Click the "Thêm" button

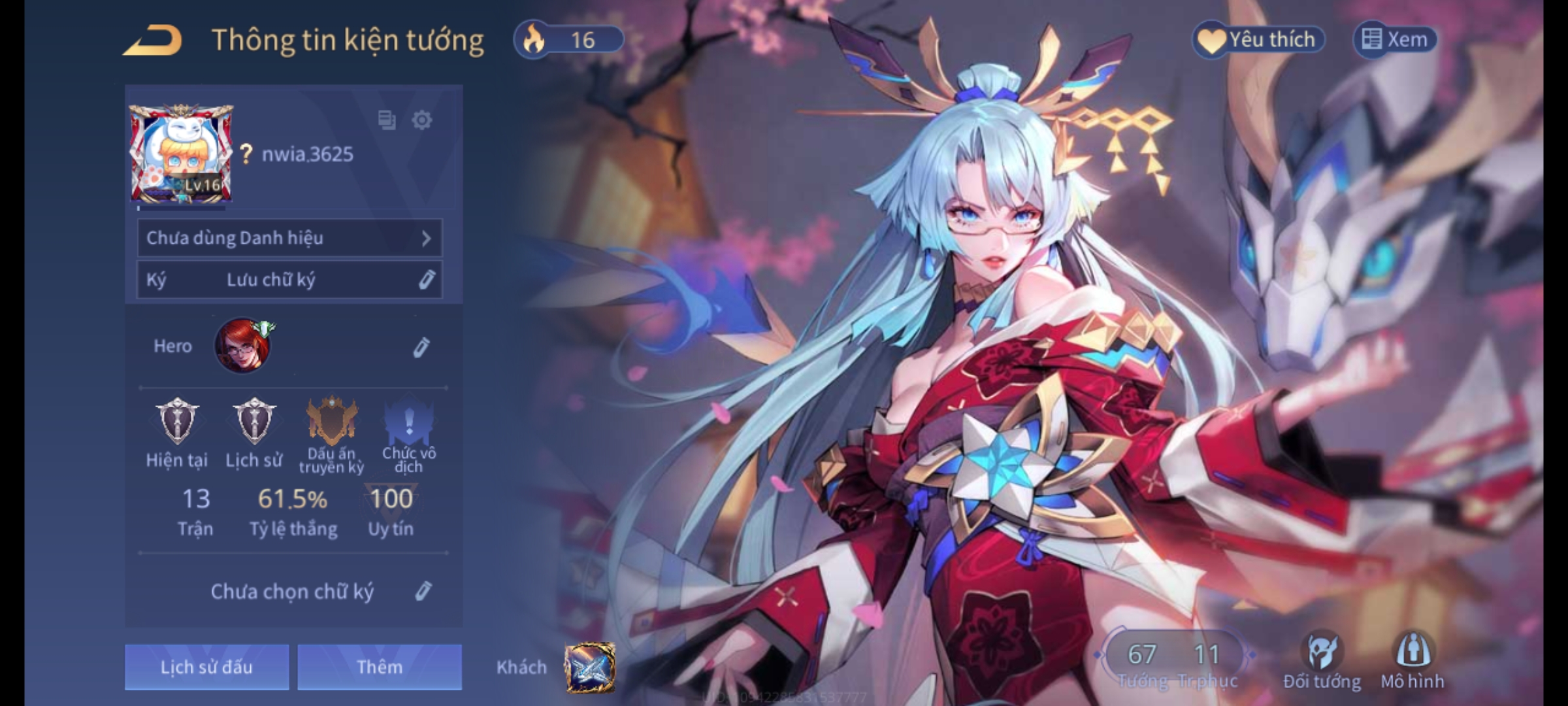tap(379, 667)
